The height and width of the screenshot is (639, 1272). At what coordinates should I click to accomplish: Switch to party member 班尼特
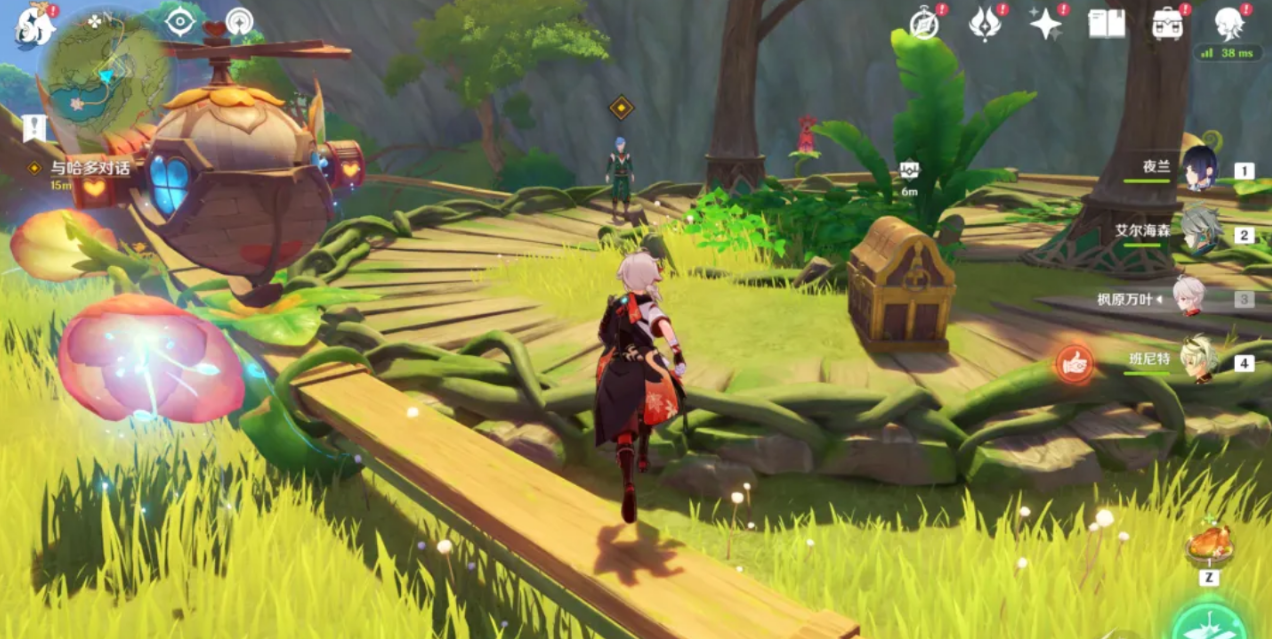pyautogui.click(x=1199, y=360)
